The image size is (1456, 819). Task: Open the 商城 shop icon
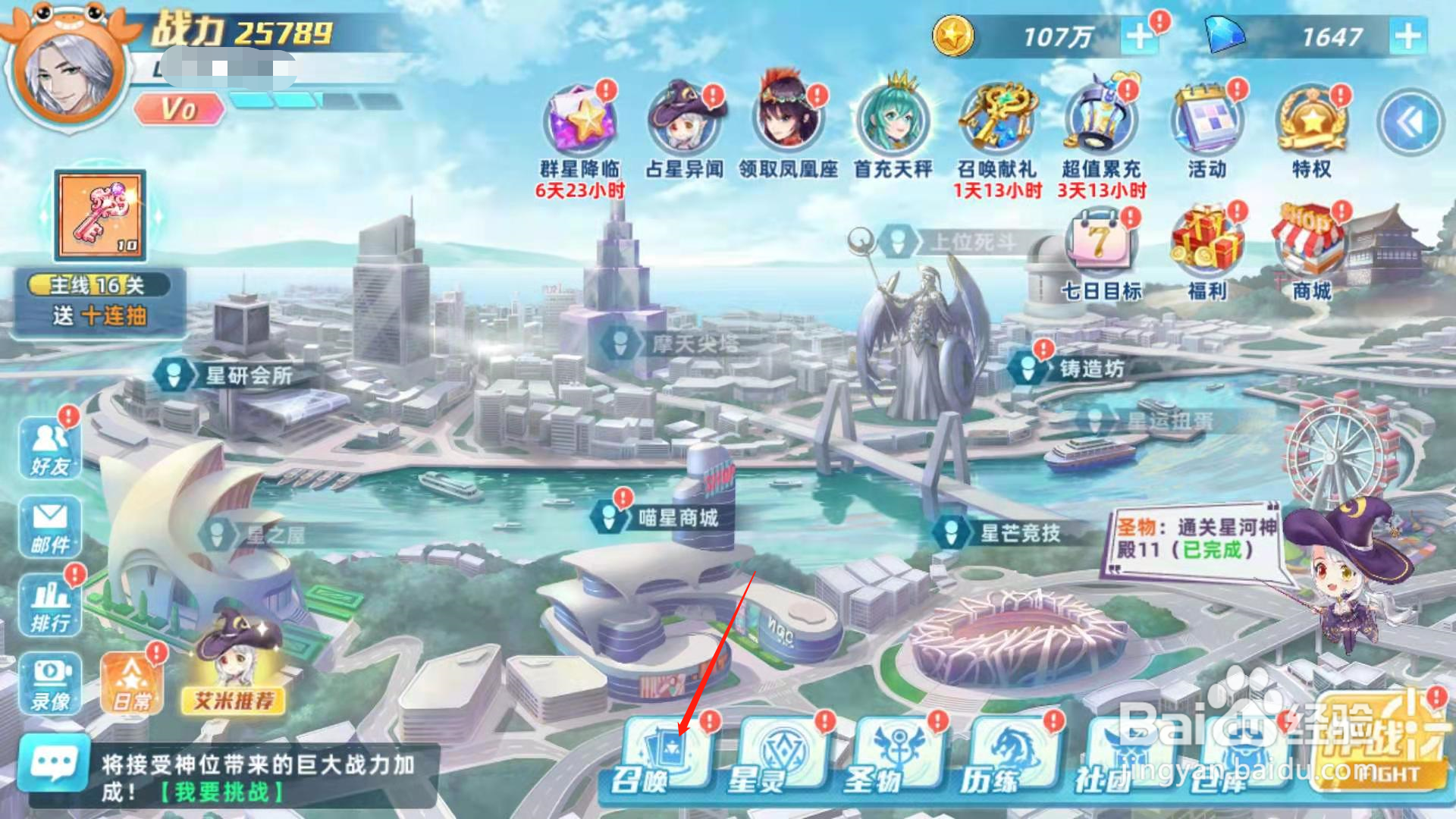point(1313,243)
